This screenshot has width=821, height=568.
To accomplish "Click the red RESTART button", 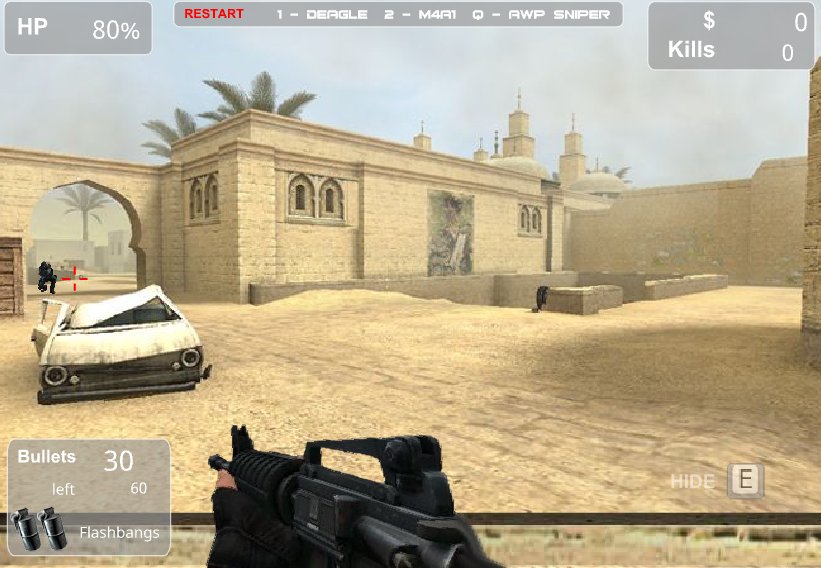I will [x=214, y=14].
